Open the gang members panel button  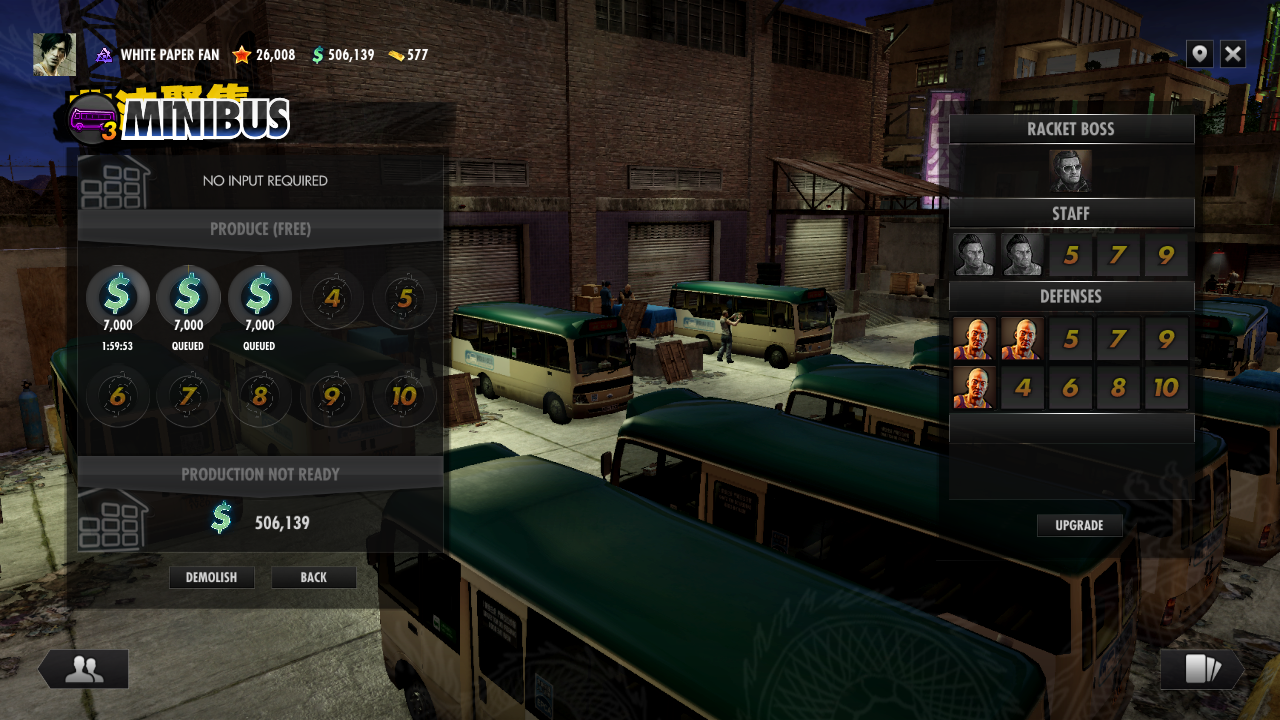click(84, 669)
